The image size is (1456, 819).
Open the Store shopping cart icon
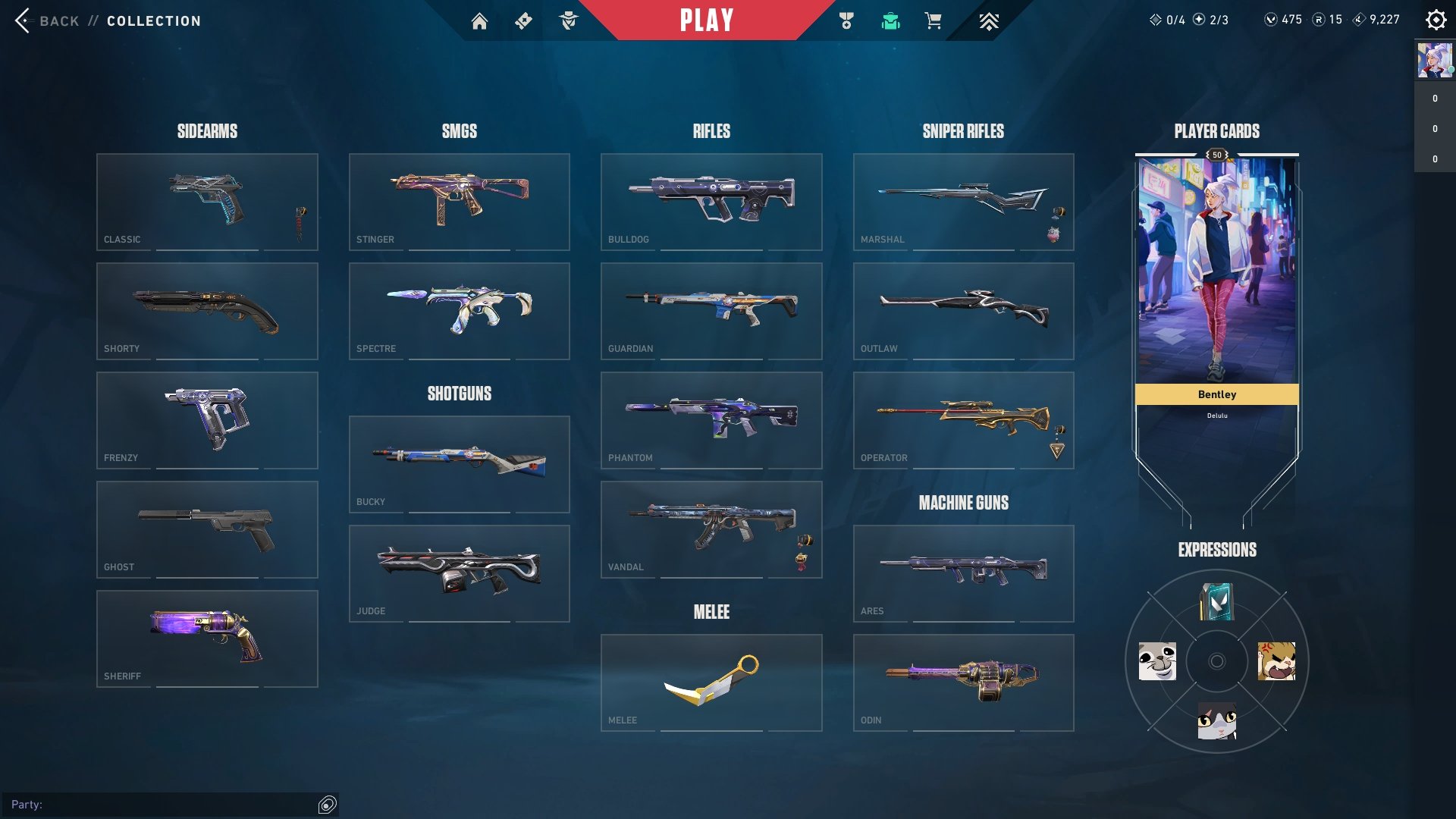[x=933, y=20]
